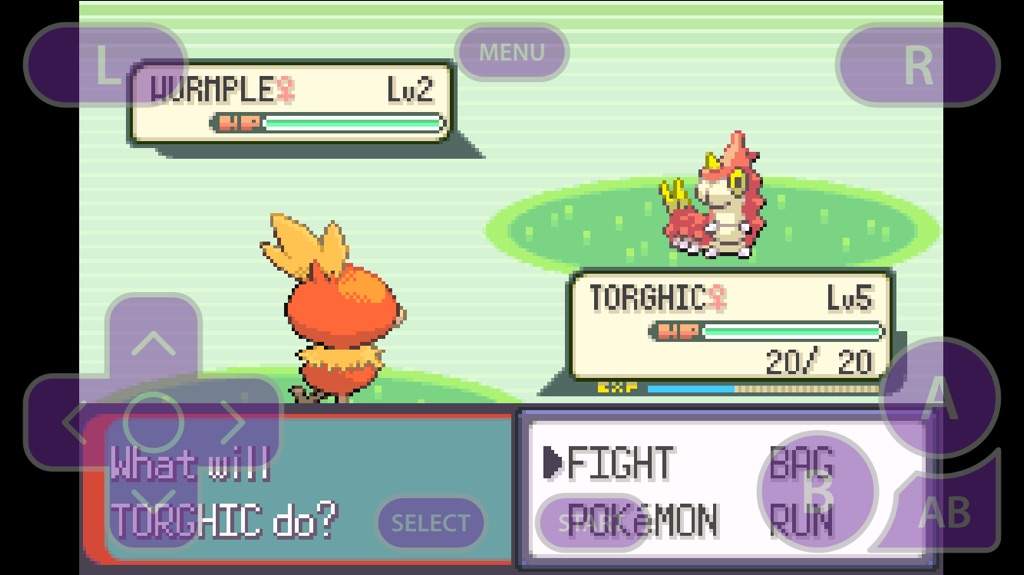This screenshot has width=1024, height=575.
Task: Choose RUN to flee the battle
Action: [800, 521]
